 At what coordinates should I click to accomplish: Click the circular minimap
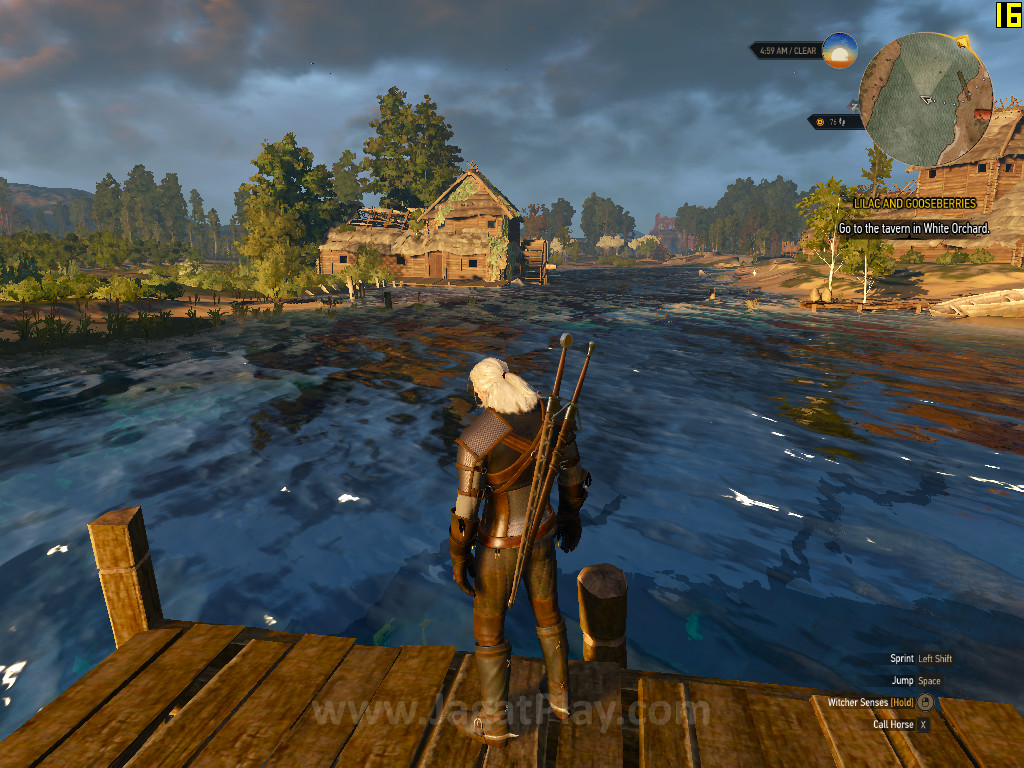(926, 100)
